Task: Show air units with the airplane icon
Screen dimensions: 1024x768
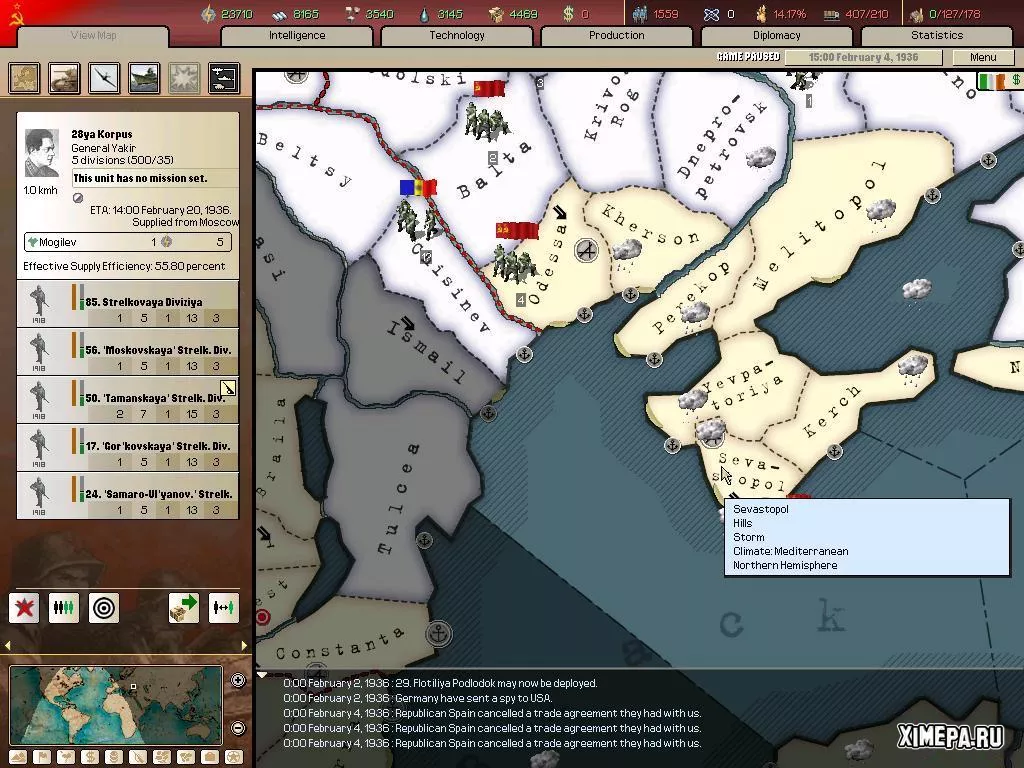Action: 104,78
